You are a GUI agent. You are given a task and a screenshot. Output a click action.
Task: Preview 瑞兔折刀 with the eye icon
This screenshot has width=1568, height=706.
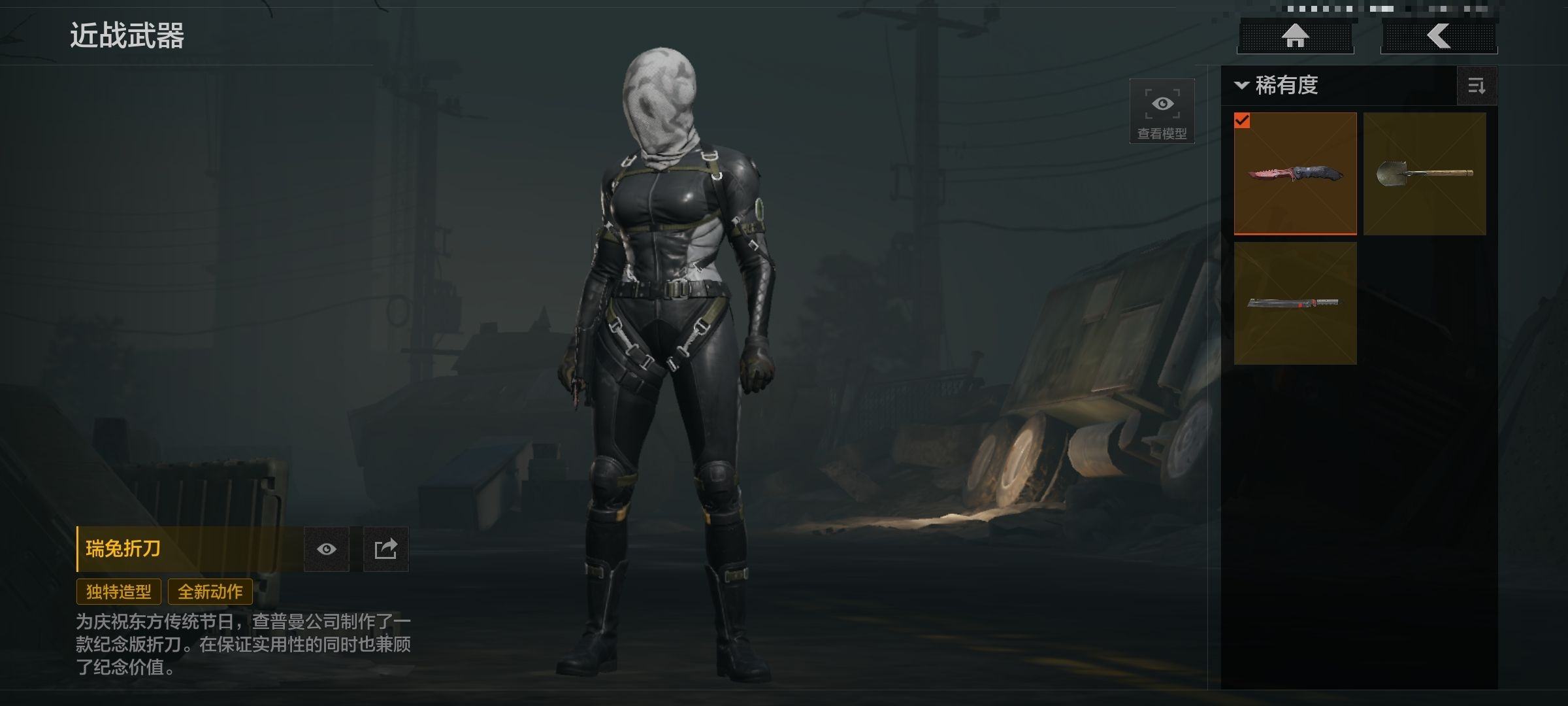(327, 549)
